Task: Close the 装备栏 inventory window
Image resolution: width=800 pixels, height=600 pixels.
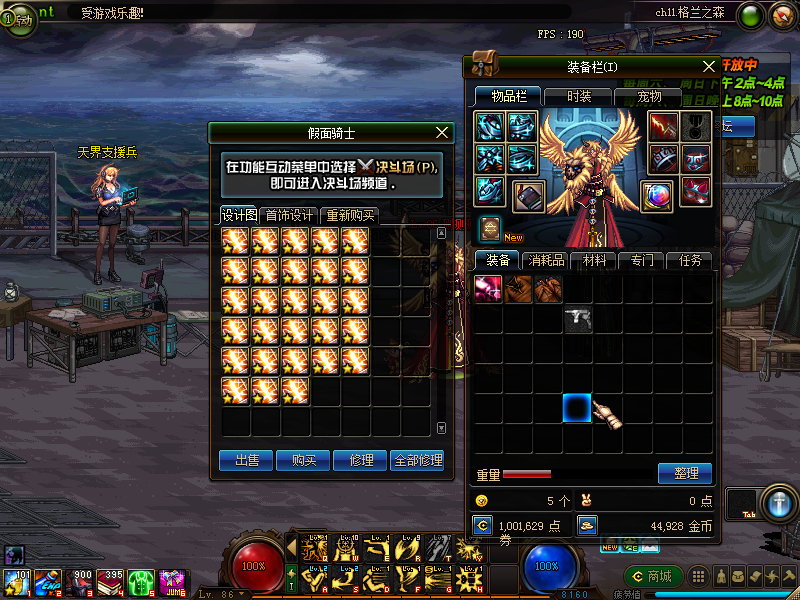Action: (x=709, y=66)
